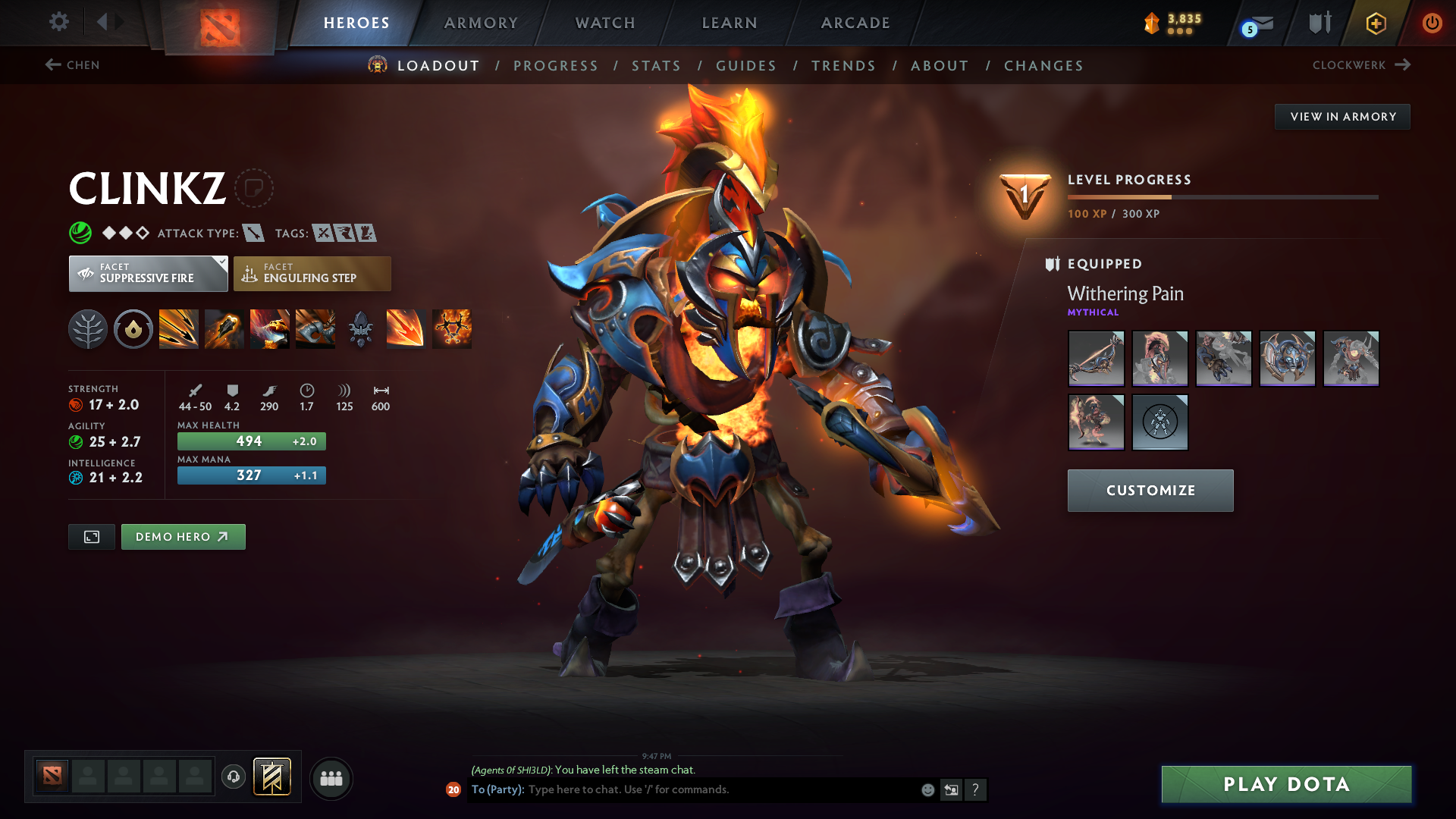Image resolution: width=1456 pixels, height=819 pixels.
Task: Open the Guides section for Clinkz
Action: coord(746,66)
